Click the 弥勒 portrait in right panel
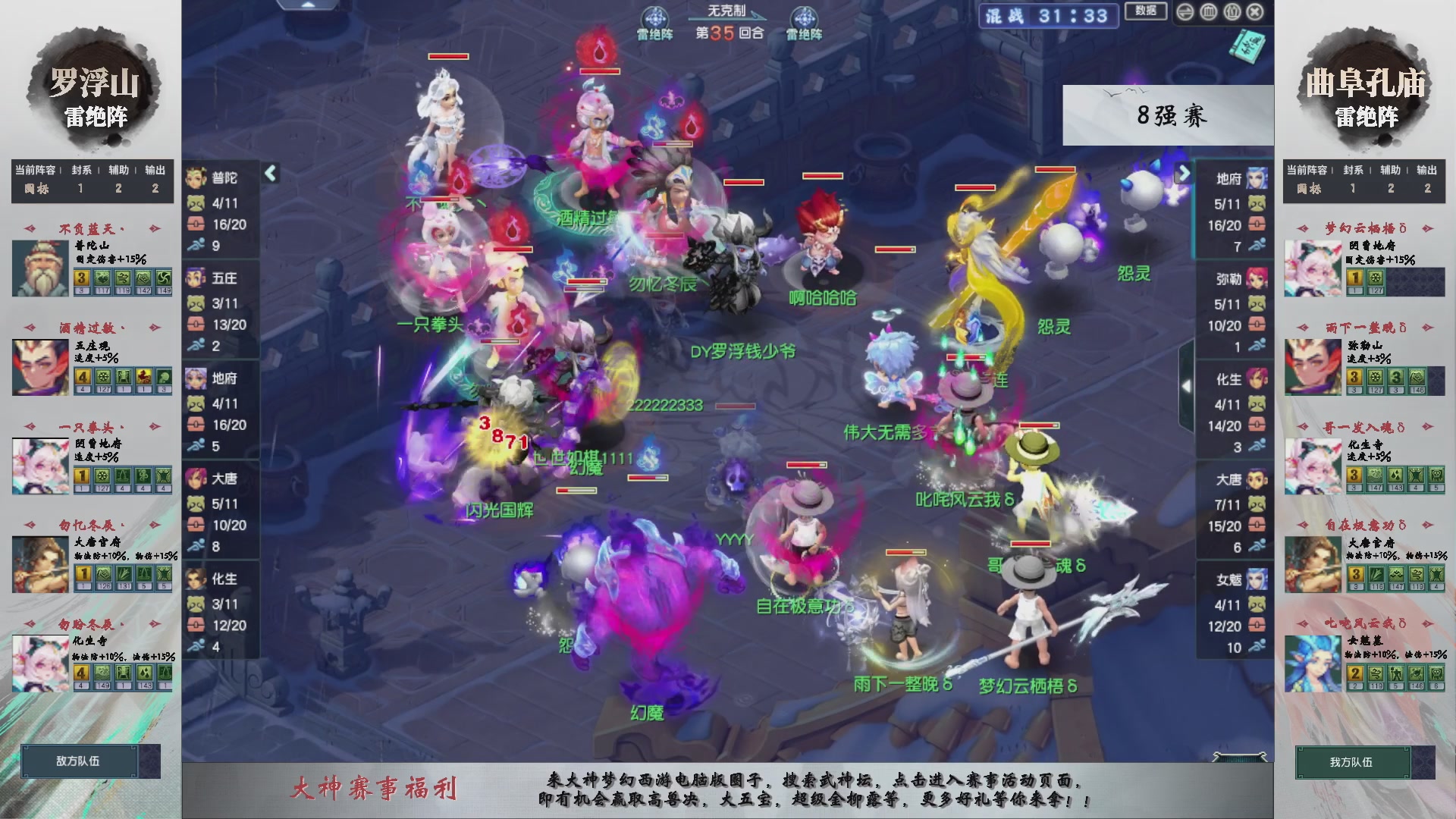The height and width of the screenshot is (819, 1456). 1257,278
